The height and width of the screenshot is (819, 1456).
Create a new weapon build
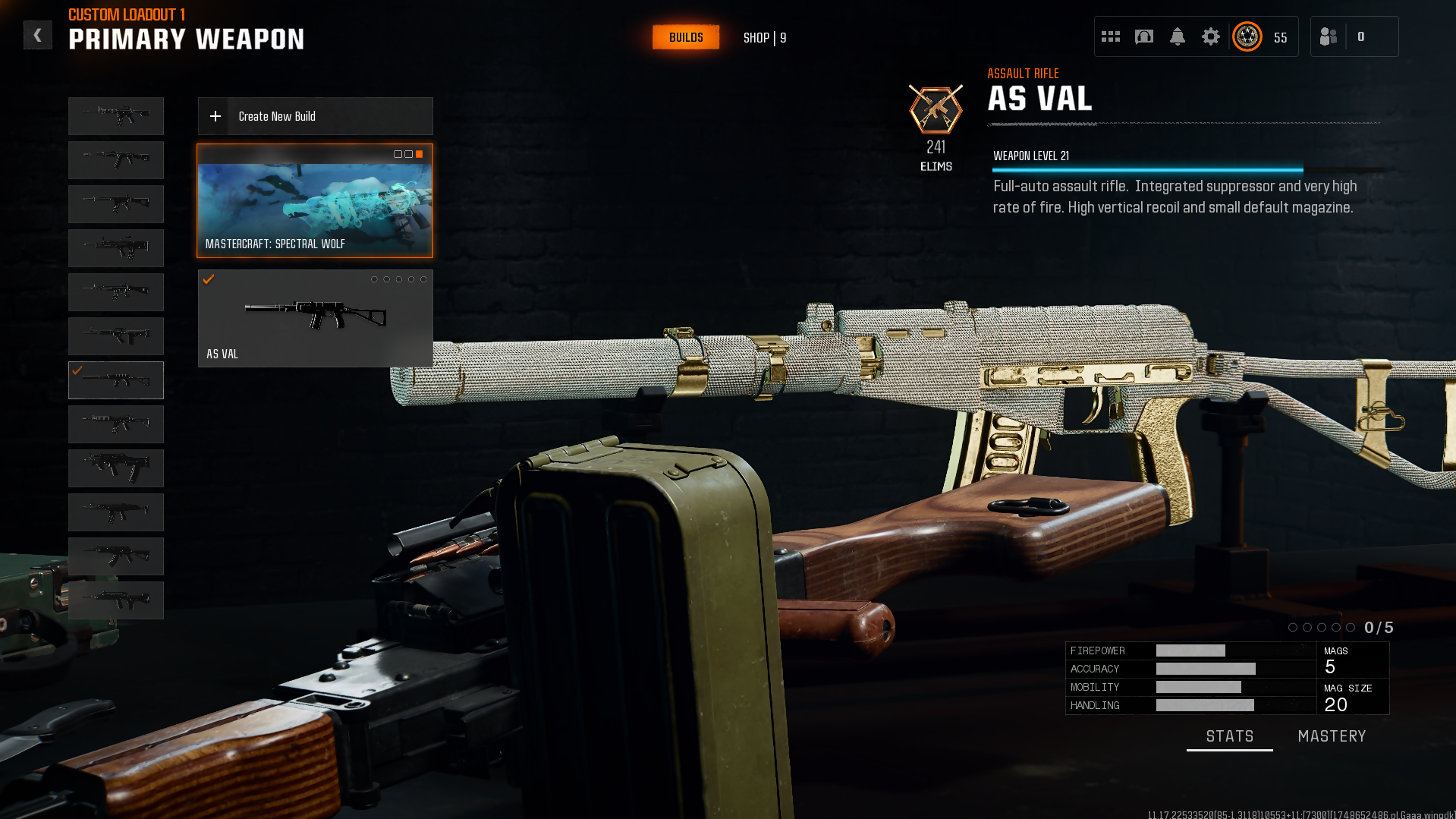pyautogui.click(x=315, y=116)
